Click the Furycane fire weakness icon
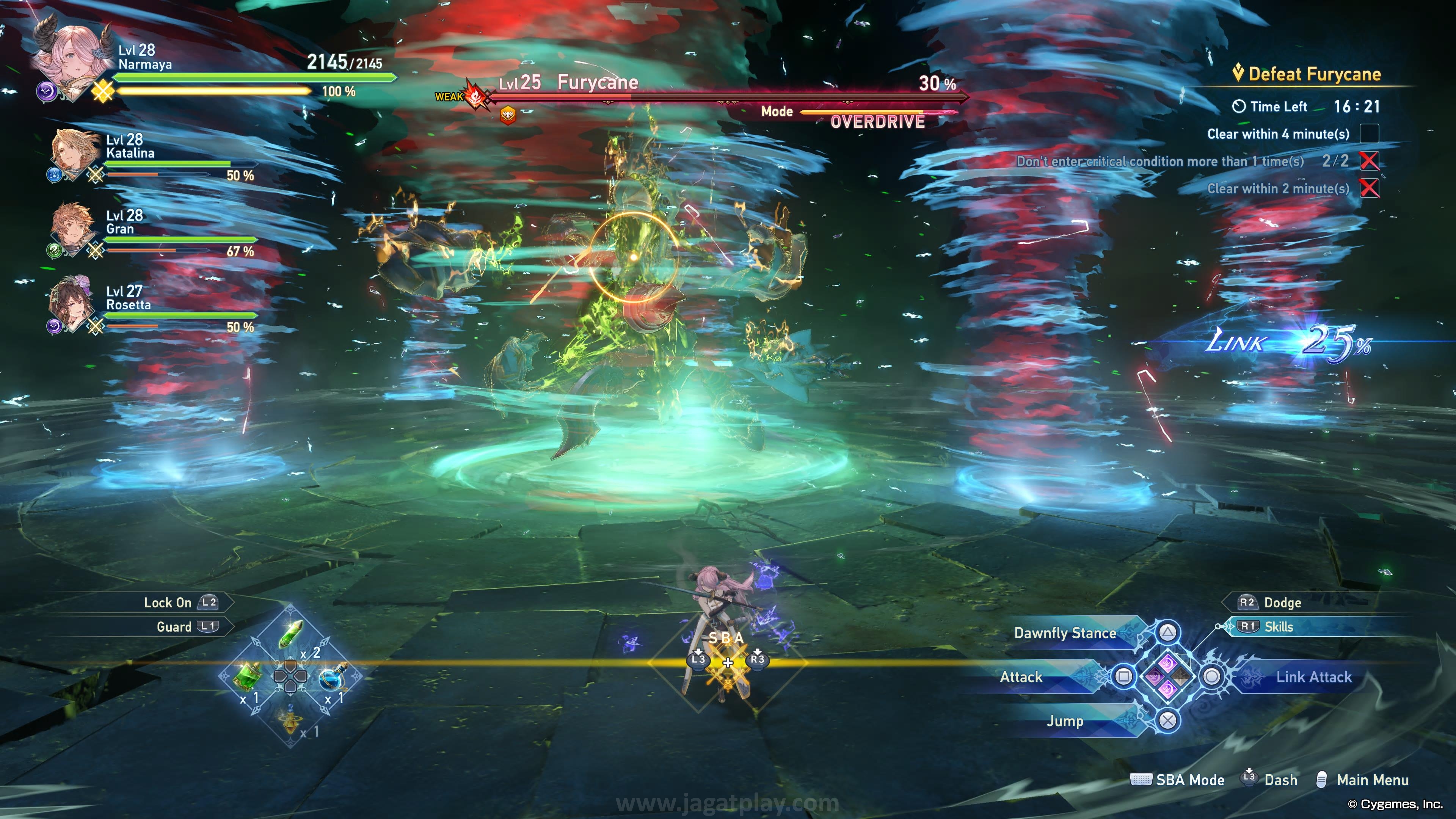 click(476, 96)
